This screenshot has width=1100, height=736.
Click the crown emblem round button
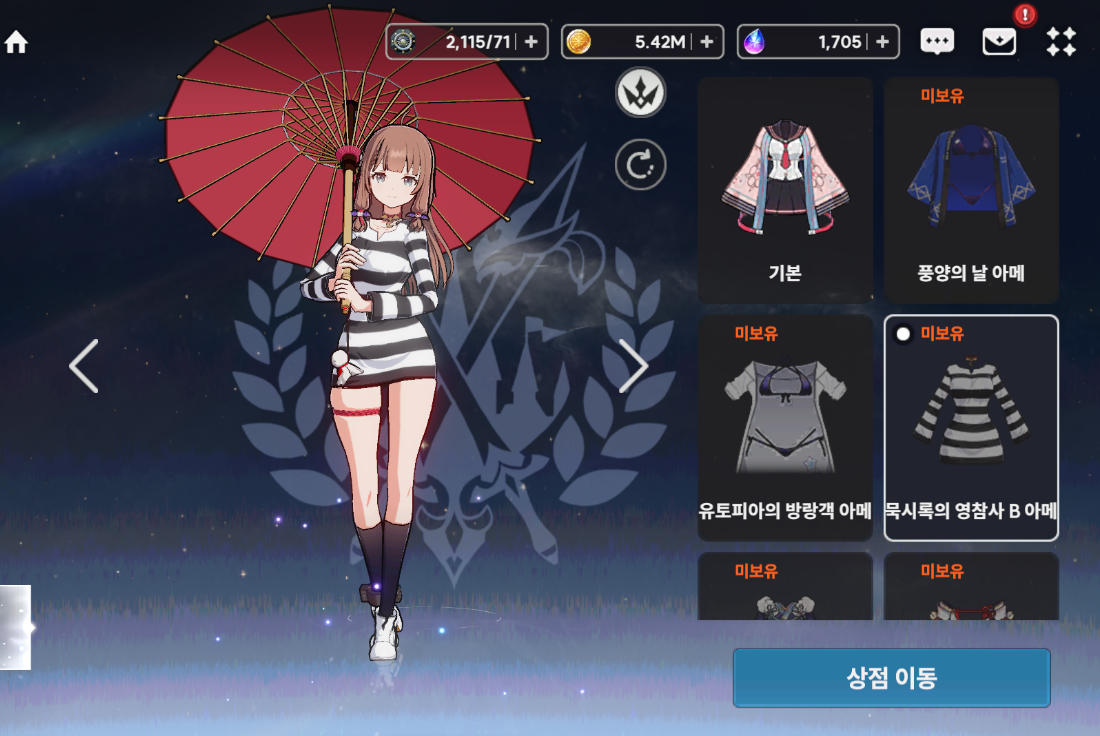641,92
